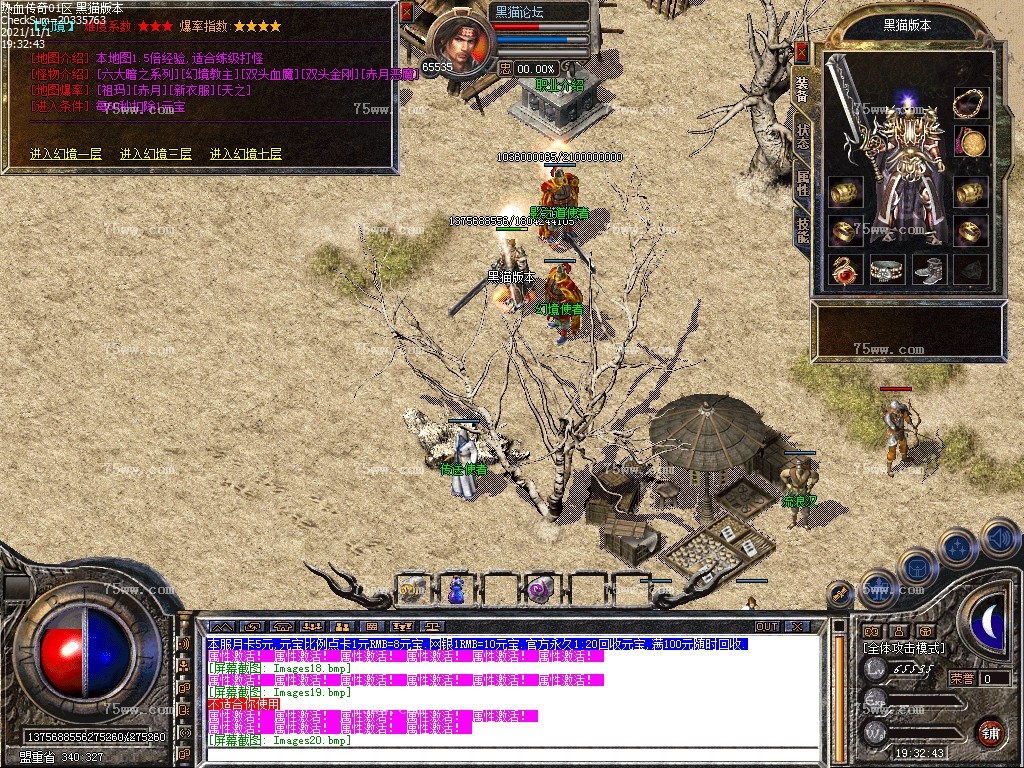Use the blue potion in the hotbar
Screen dimensions: 1024x768
[456, 590]
